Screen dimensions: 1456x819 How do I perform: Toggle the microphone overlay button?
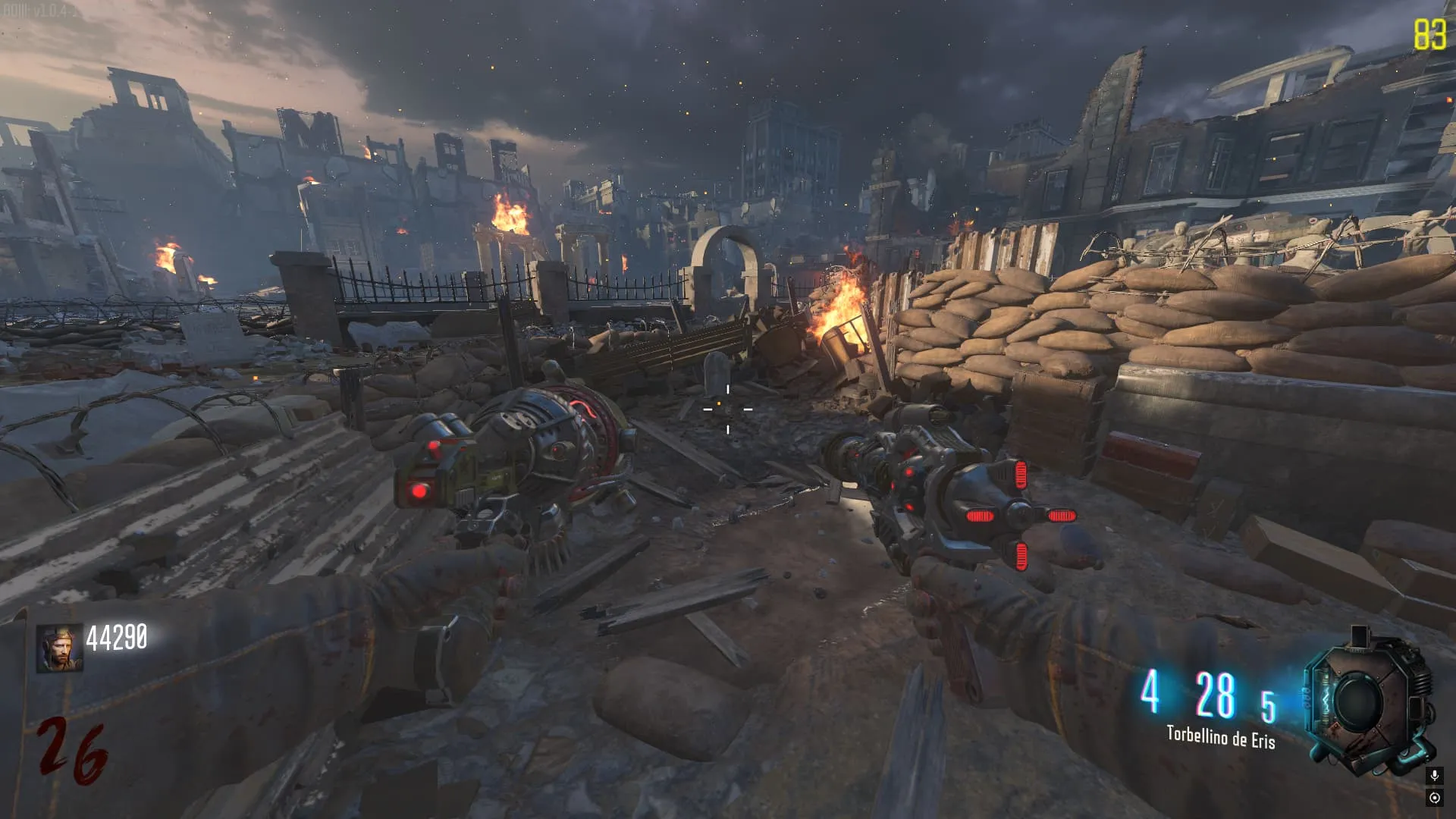point(1434,776)
